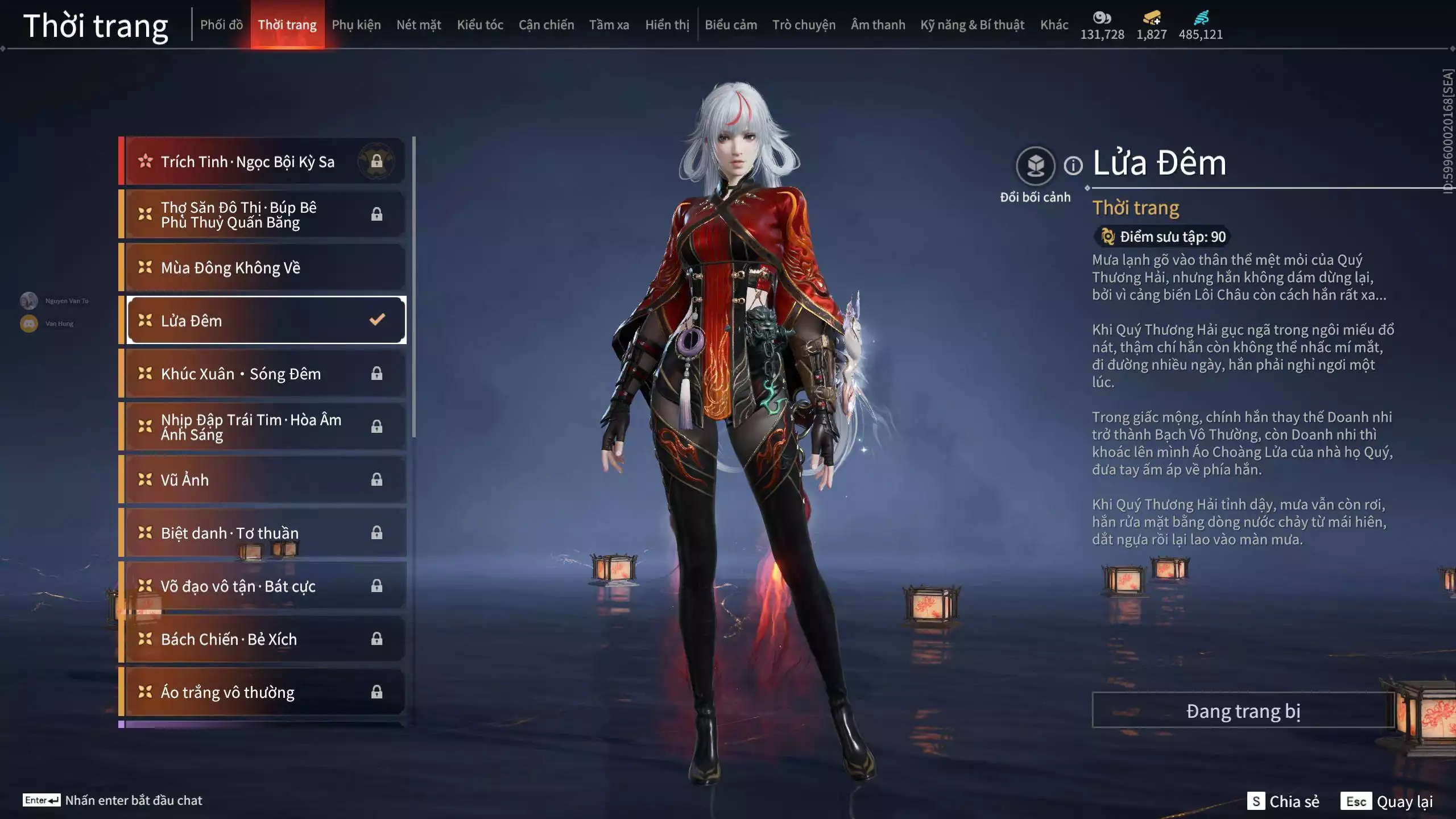
Task: Switch to the Phối đồ tab
Action: pos(221,24)
